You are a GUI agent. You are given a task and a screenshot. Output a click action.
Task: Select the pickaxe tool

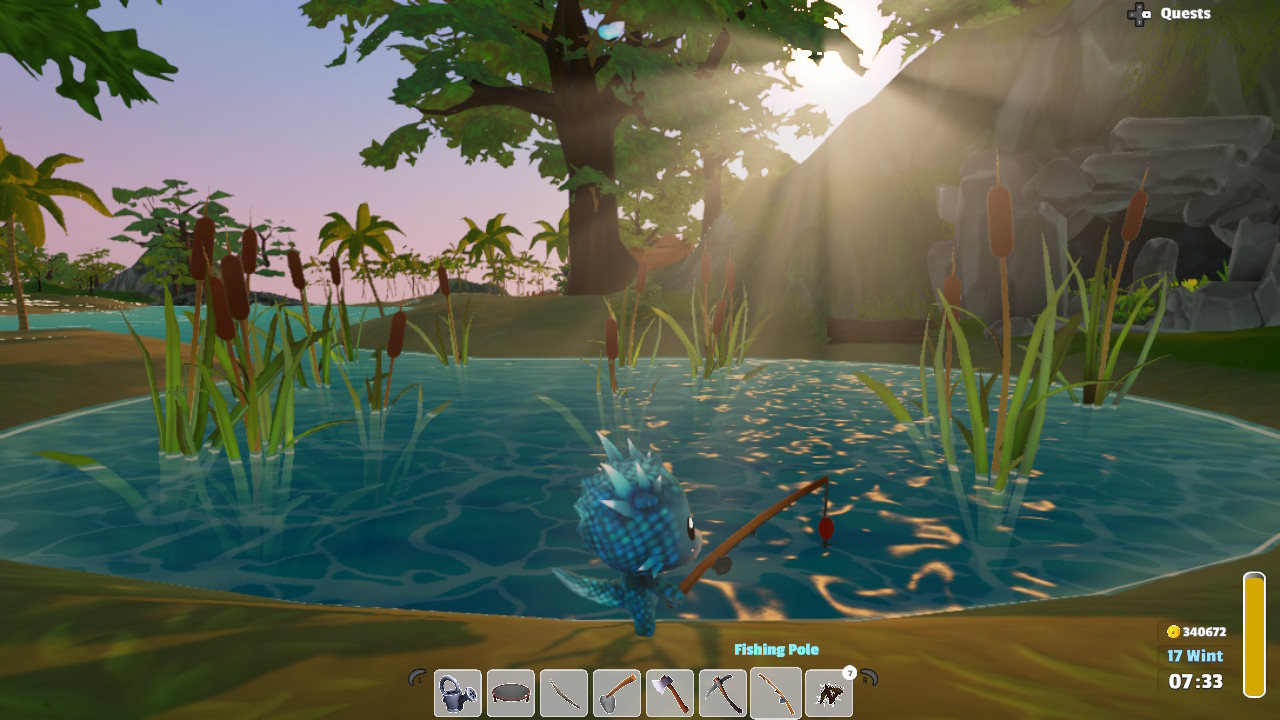722,692
